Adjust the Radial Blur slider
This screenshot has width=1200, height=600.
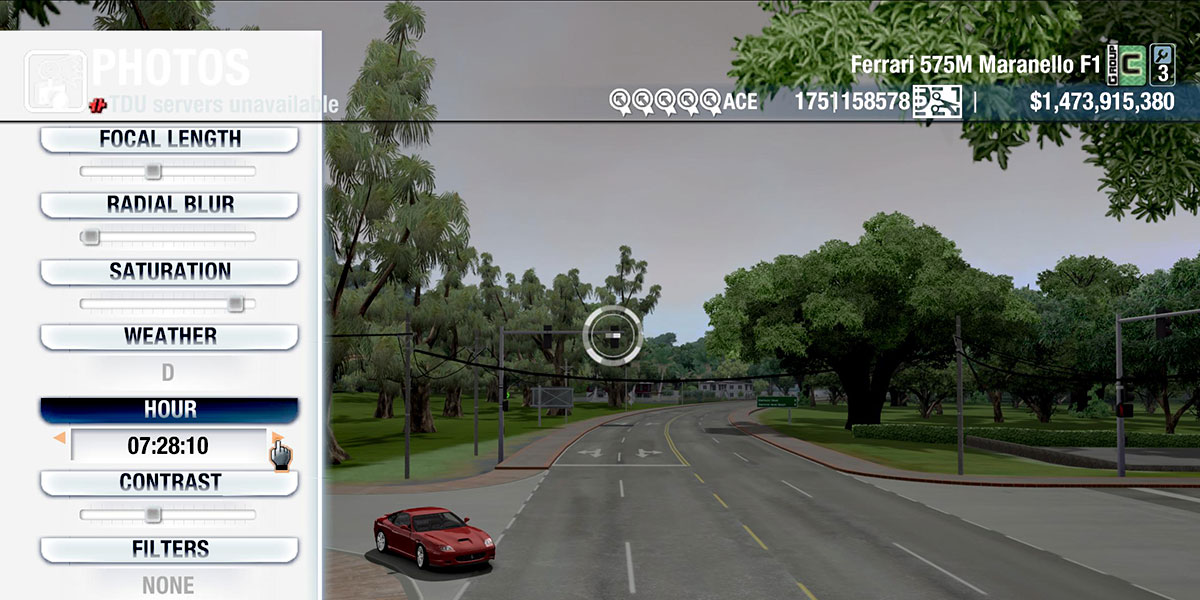point(168,237)
